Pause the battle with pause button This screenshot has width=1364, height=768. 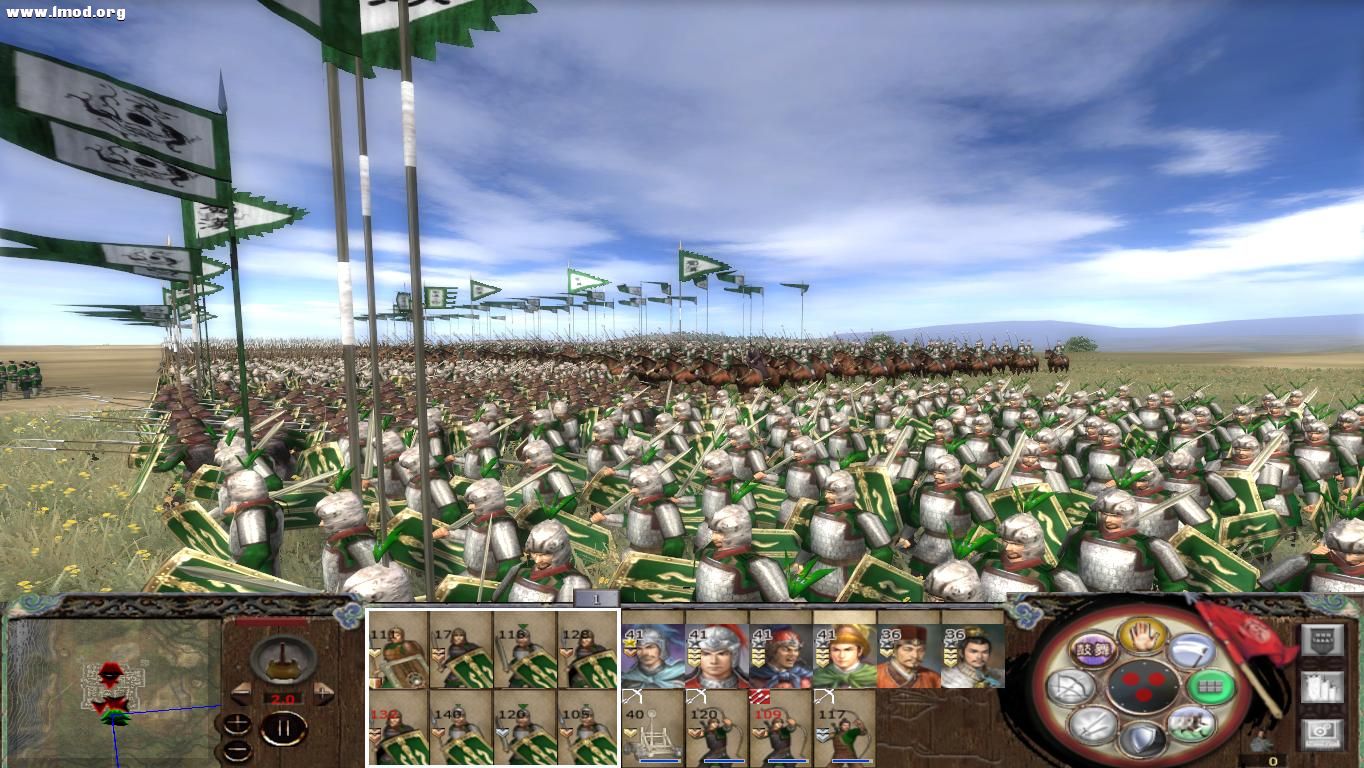[x=282, y=727]
